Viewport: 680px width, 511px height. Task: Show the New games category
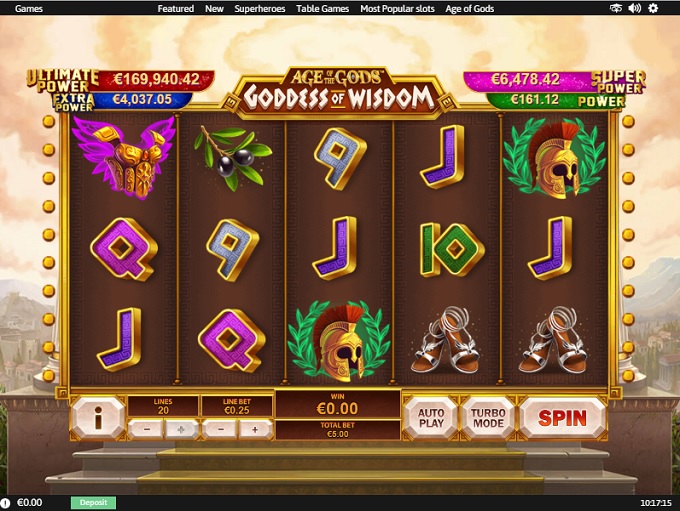coord(214,8)
